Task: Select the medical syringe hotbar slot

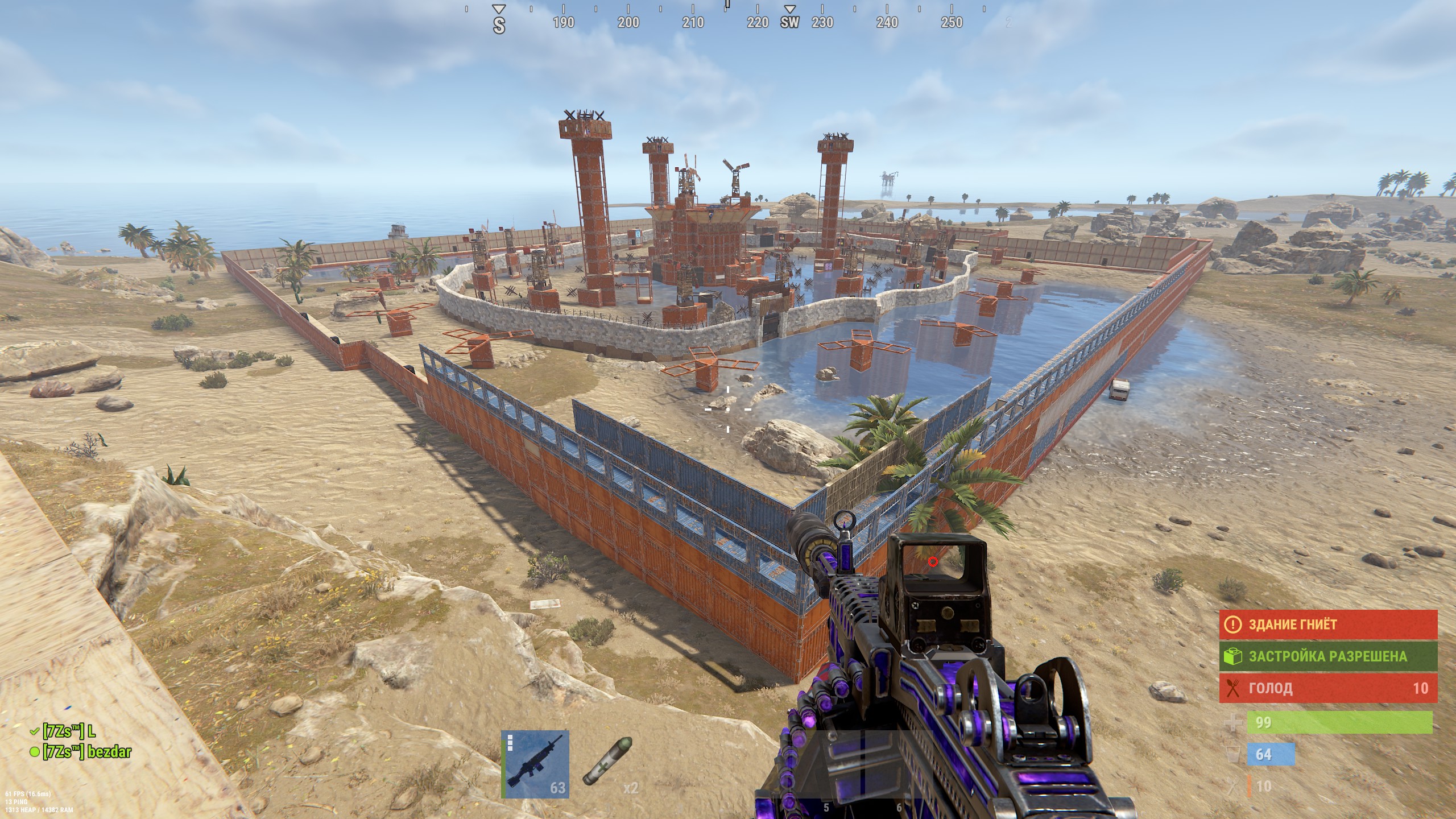Action: (x=608, y=764)
